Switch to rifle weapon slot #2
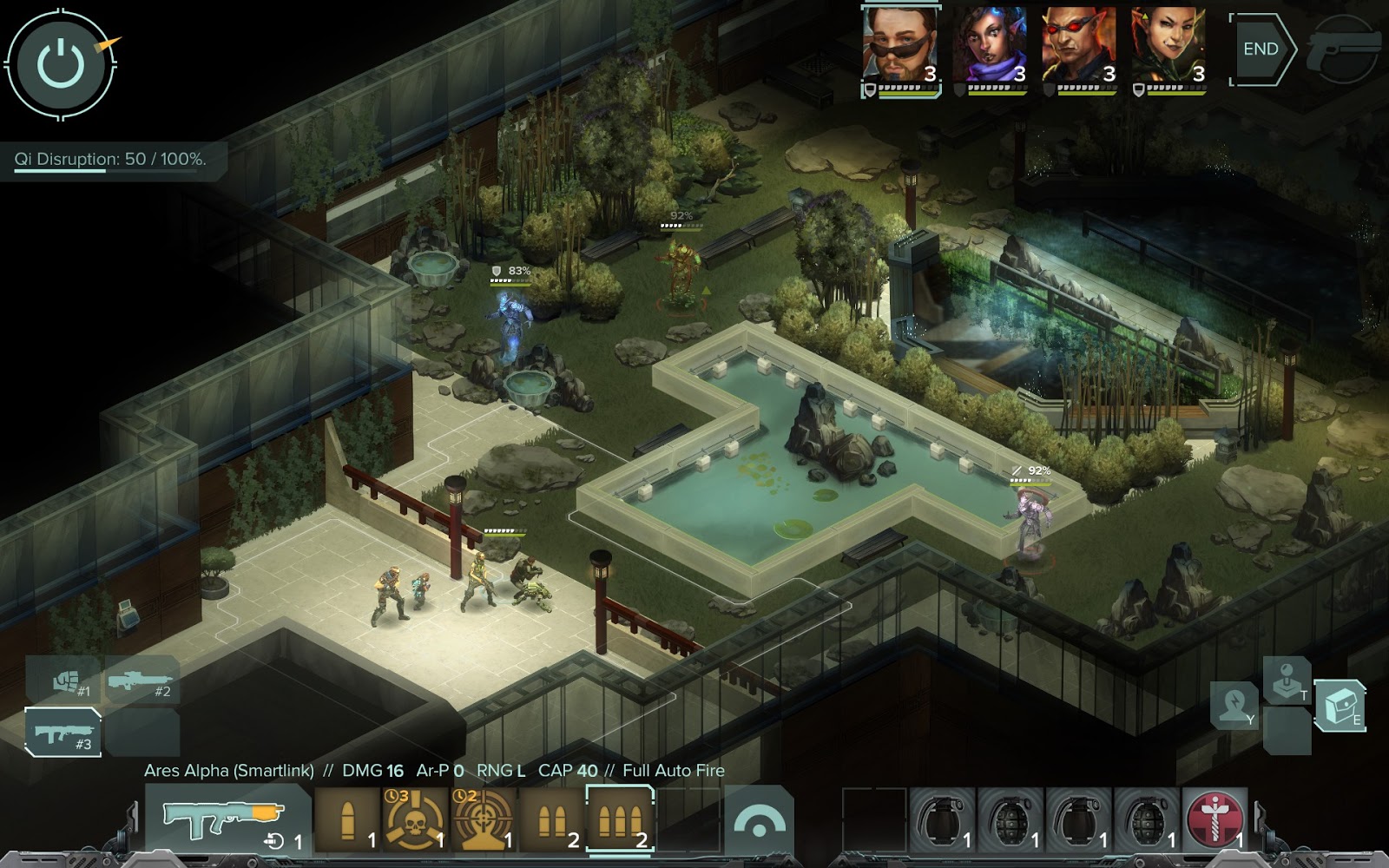1389x868 pixels. point(142,680)
